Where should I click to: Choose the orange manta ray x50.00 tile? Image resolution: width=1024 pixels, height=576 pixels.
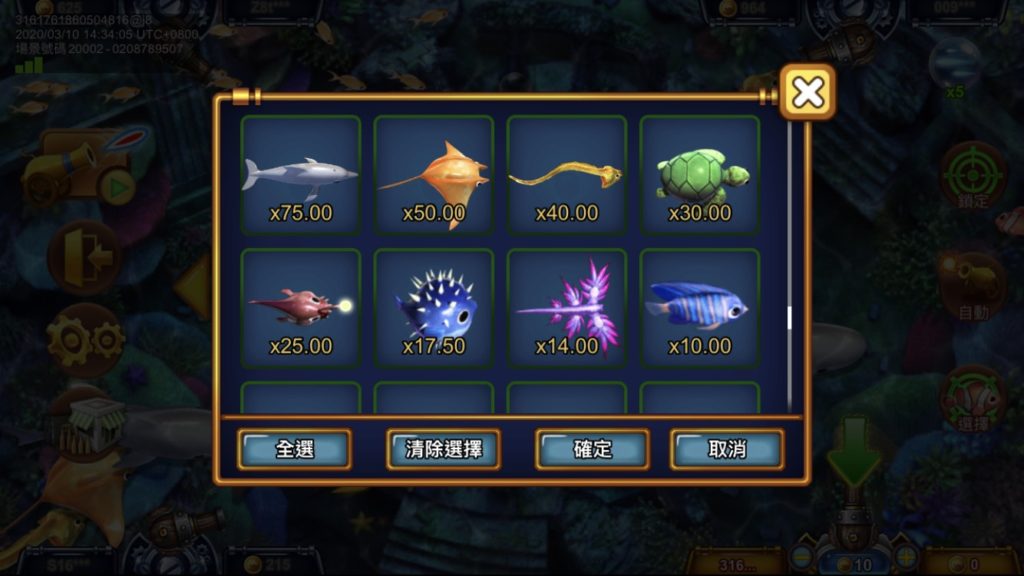[434, 175]
